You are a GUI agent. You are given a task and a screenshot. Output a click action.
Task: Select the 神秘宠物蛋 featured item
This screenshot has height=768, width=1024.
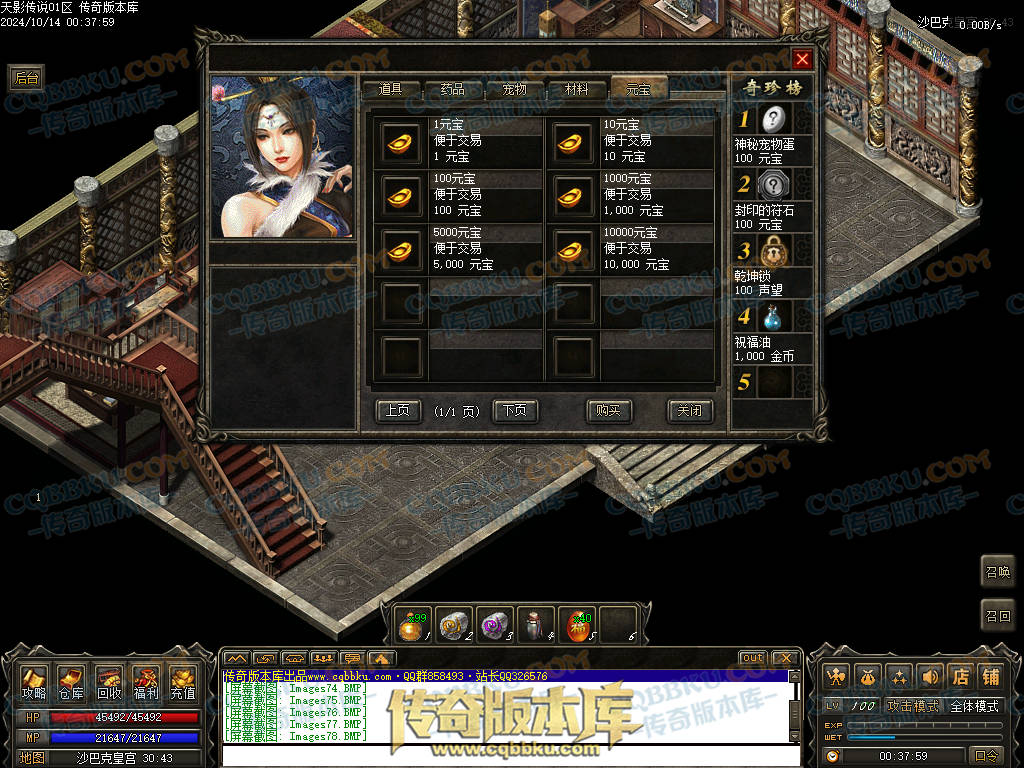click(x=774, y=120)
